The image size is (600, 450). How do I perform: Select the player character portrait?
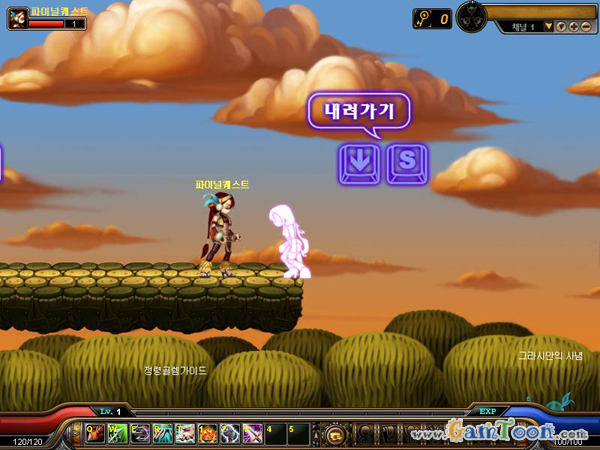(x=17, y=17)
